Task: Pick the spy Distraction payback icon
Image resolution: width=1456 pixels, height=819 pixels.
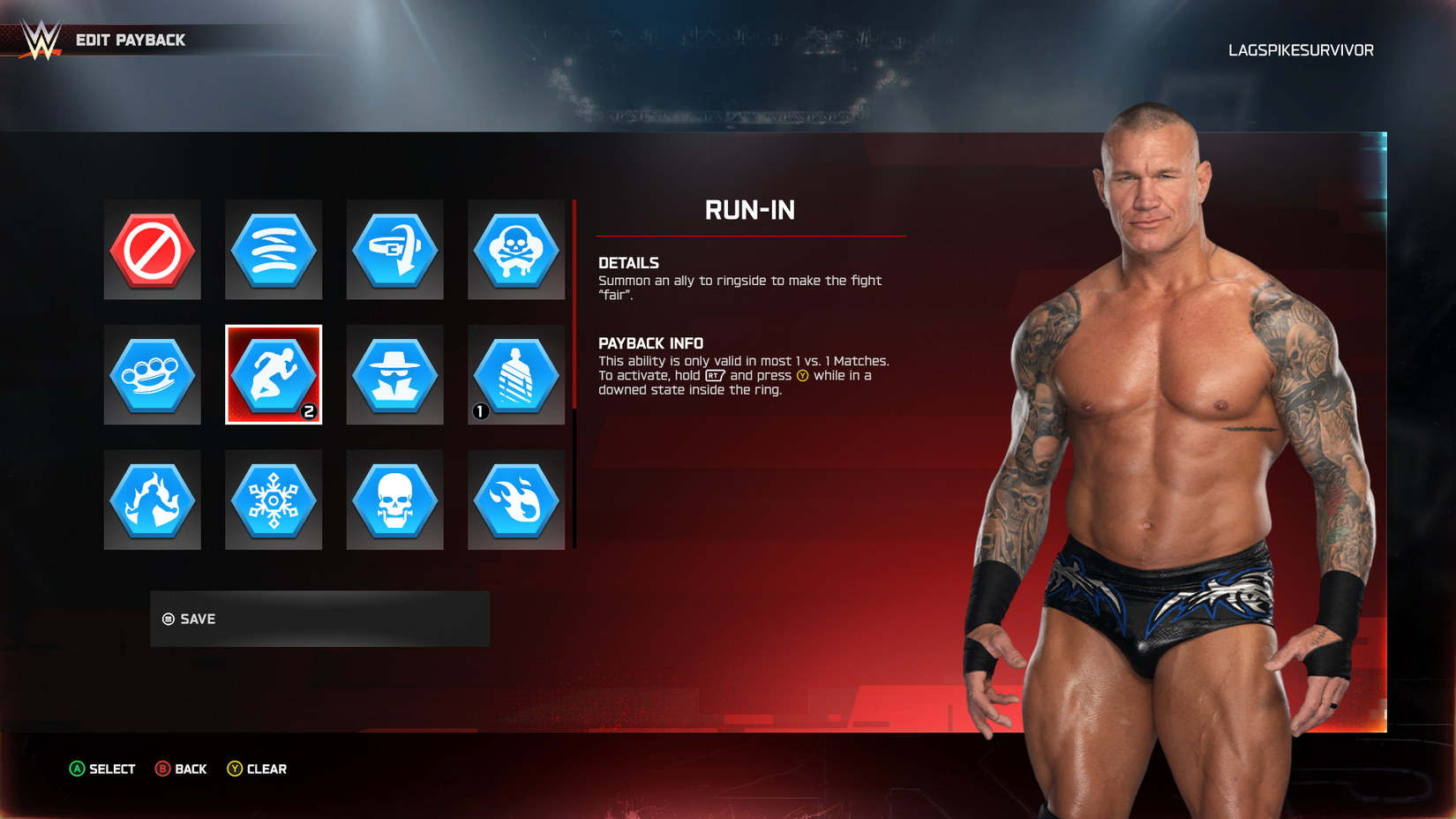Action: [394, 374]
